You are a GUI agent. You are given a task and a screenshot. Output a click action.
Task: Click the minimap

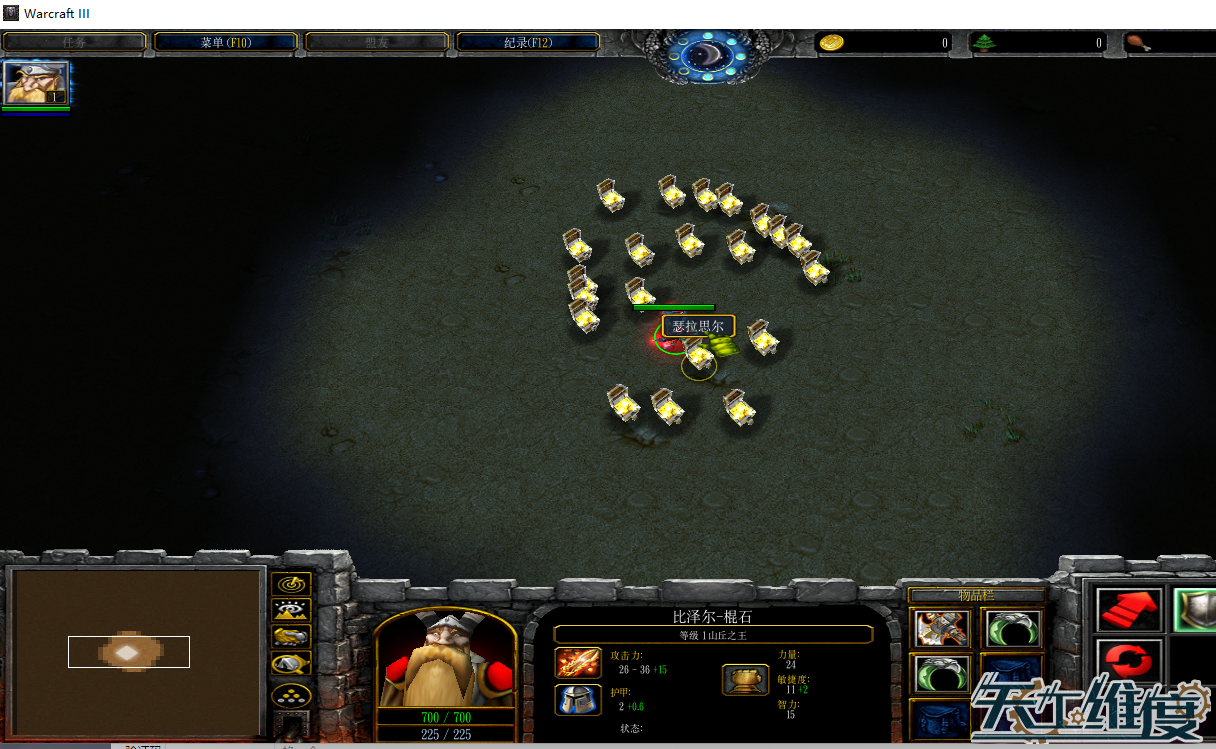135,653
